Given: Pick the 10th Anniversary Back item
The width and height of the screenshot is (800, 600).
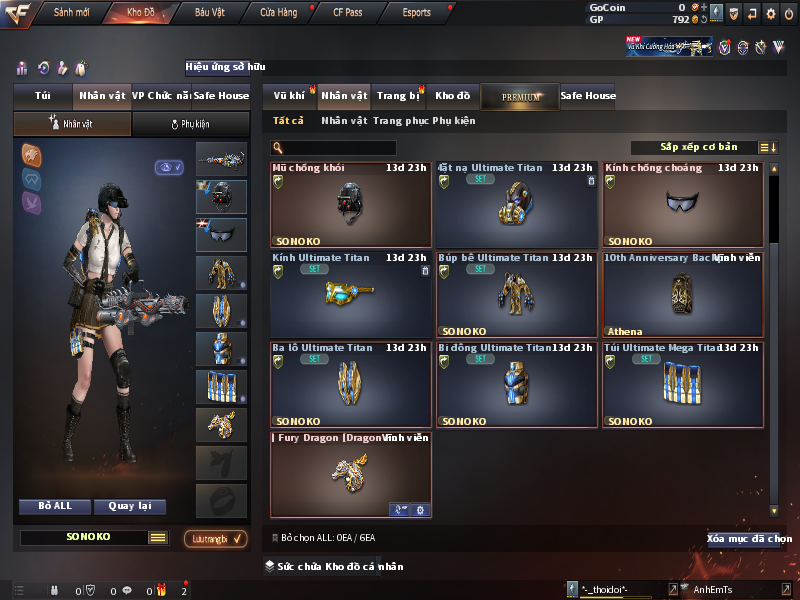Looking at the screenshot, I should [682, 294].
